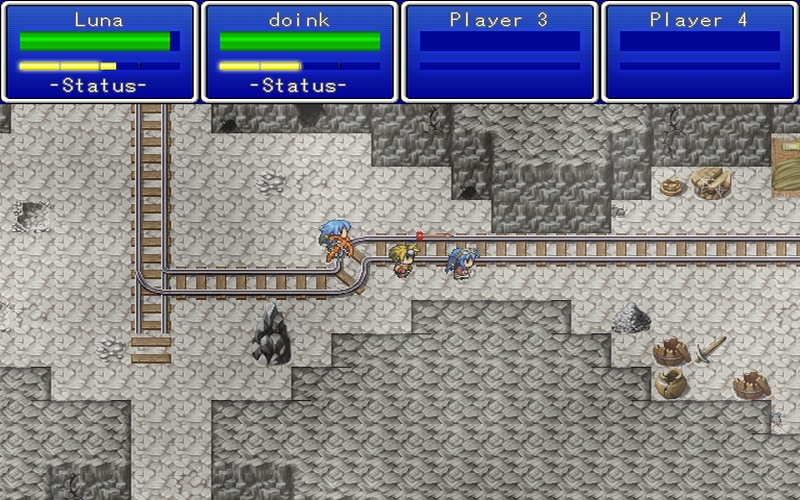Select Luna's player status panel
This screenshot has height=500, width=800.
click(x=99, y=52)
